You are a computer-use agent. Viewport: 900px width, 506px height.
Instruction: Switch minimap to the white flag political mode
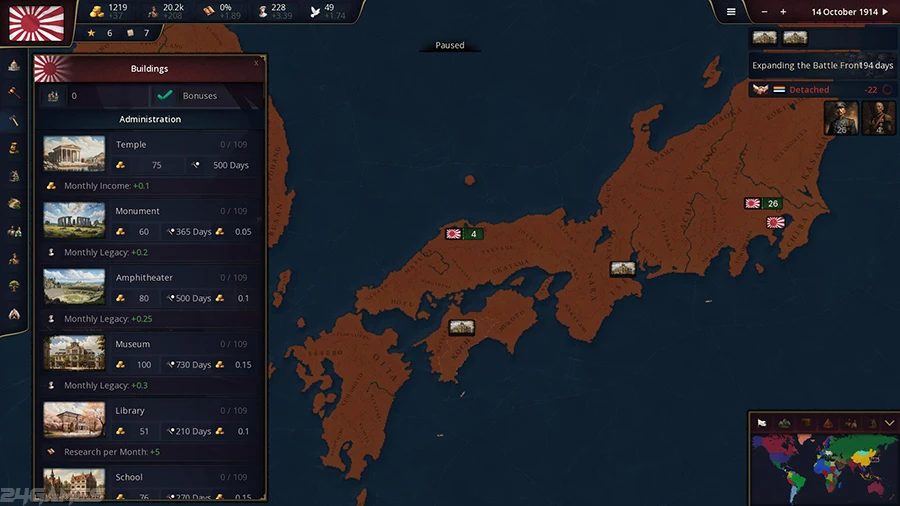pos(761,423)
